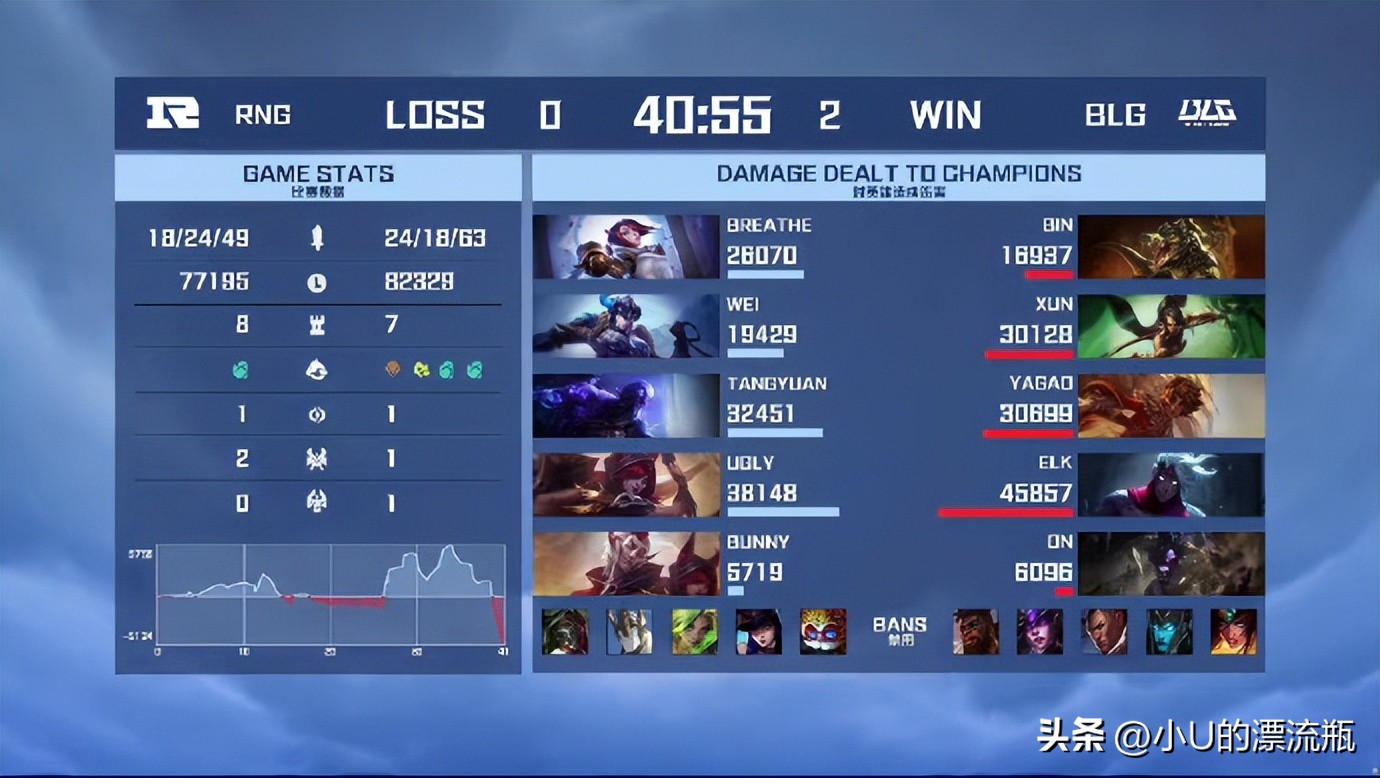Open the gold difference graph

pyautogui.click(x=330, y=596)
